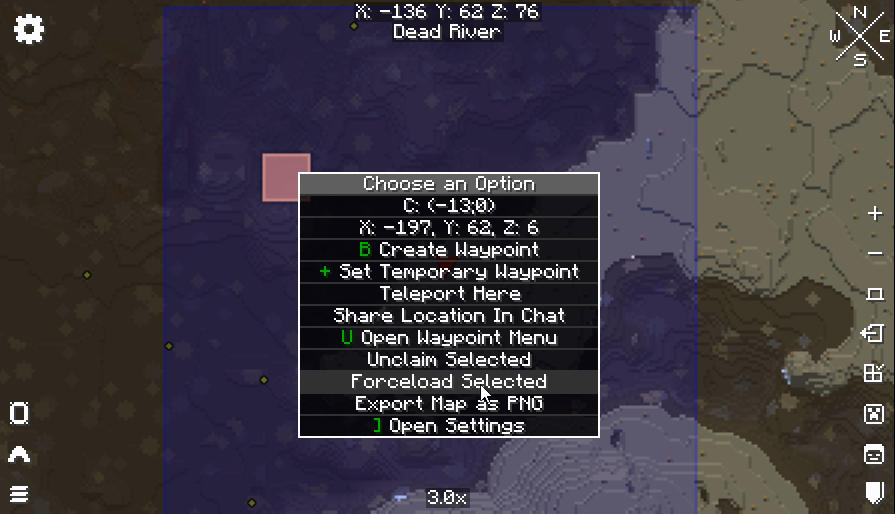The image size is (895, 514).
Task: Choose Open Settings in the context menu
Action: [449, 426]
